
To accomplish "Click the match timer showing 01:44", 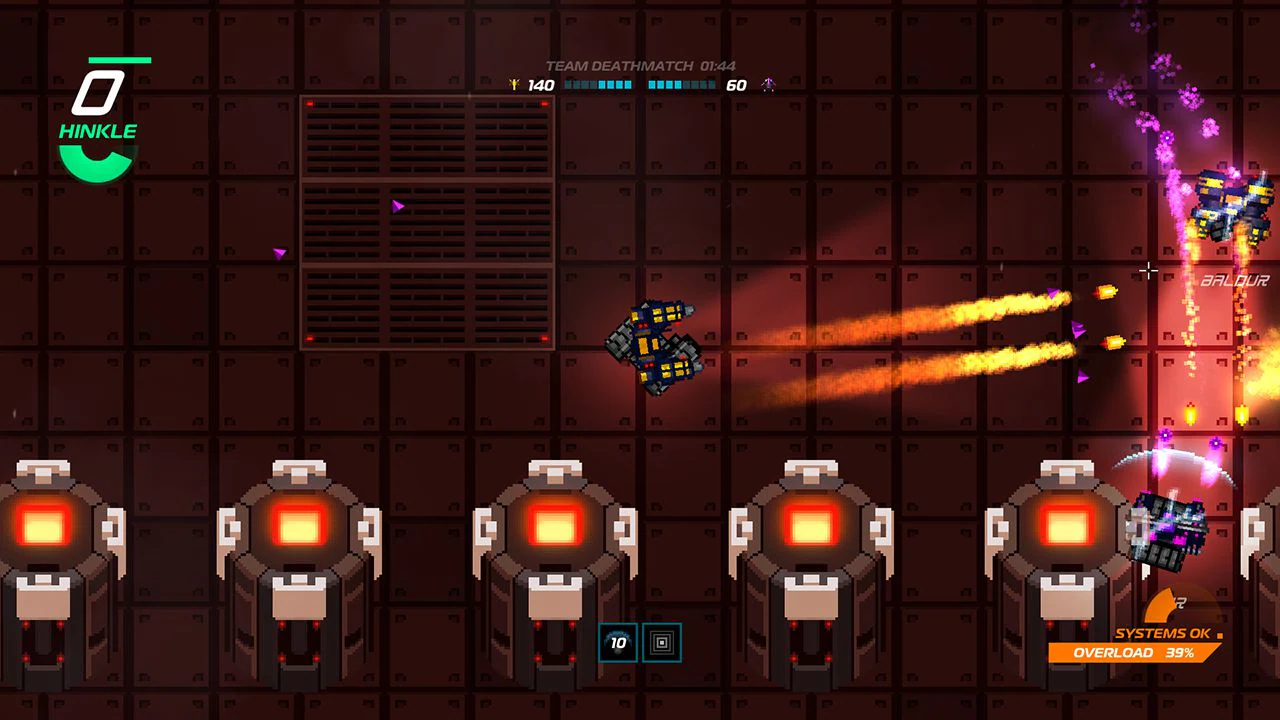I will coord(717,64).
